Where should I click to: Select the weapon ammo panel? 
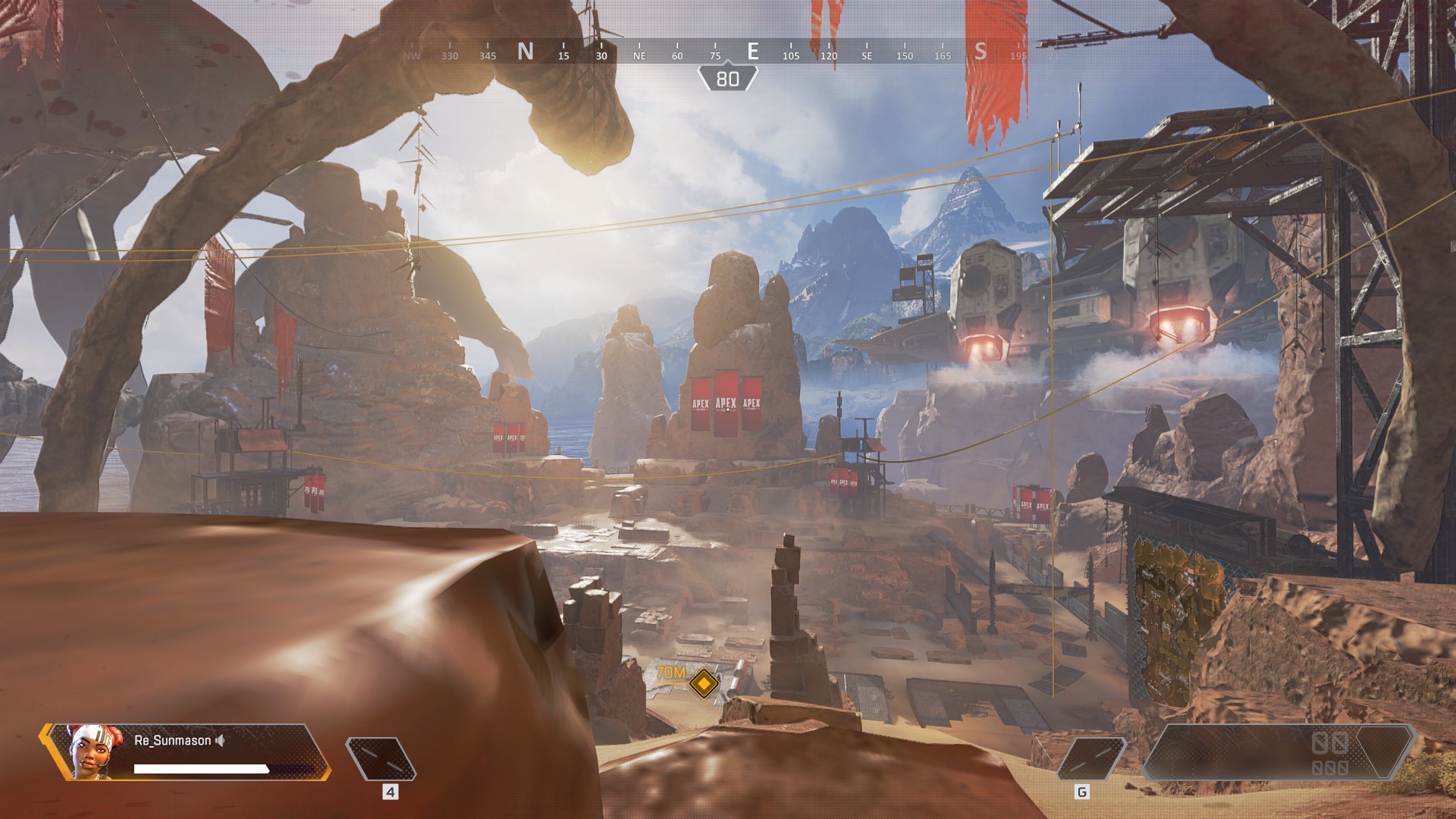(x=1278, y=752)
